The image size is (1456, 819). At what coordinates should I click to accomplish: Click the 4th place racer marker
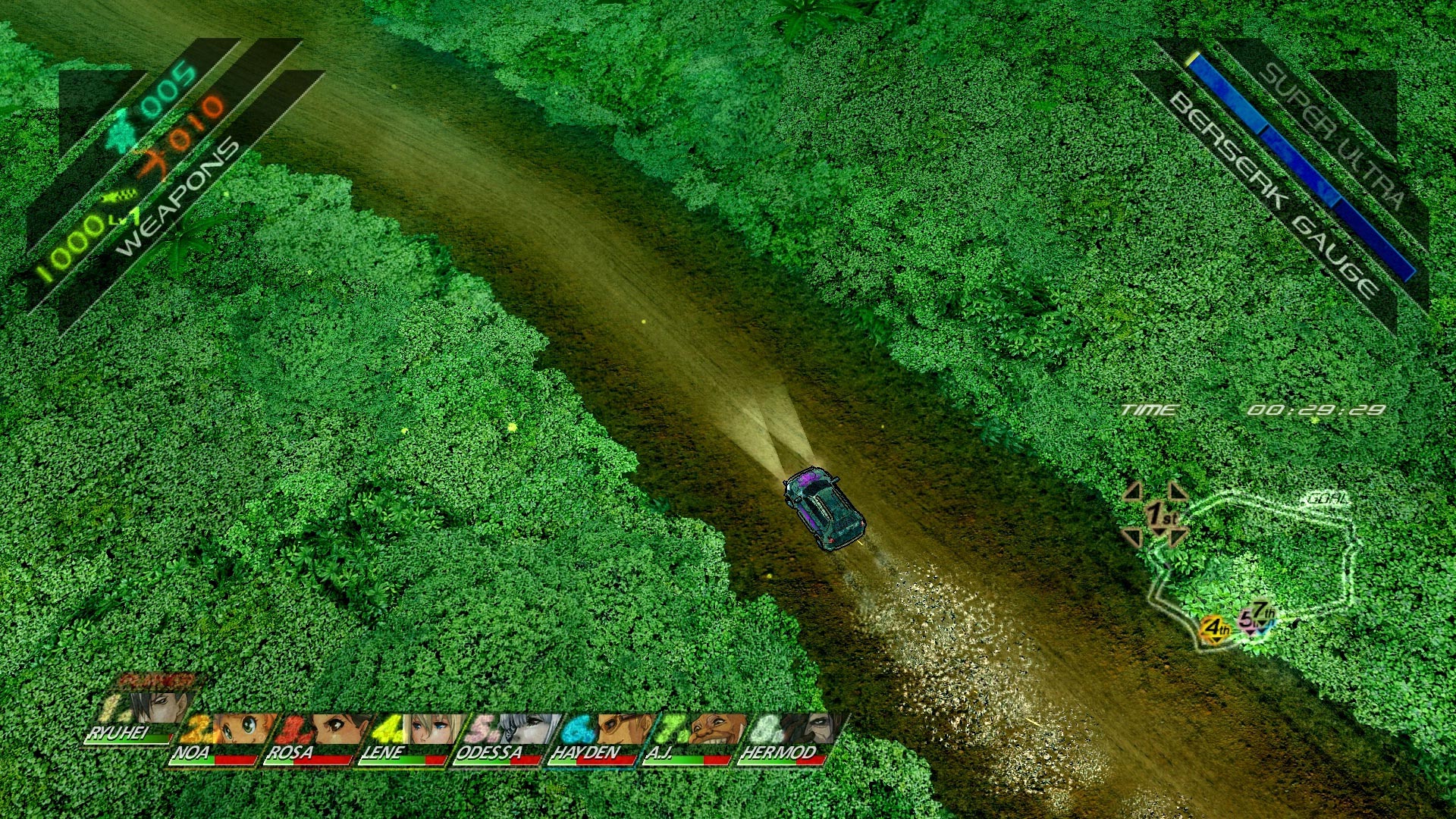coord(1215,628)
